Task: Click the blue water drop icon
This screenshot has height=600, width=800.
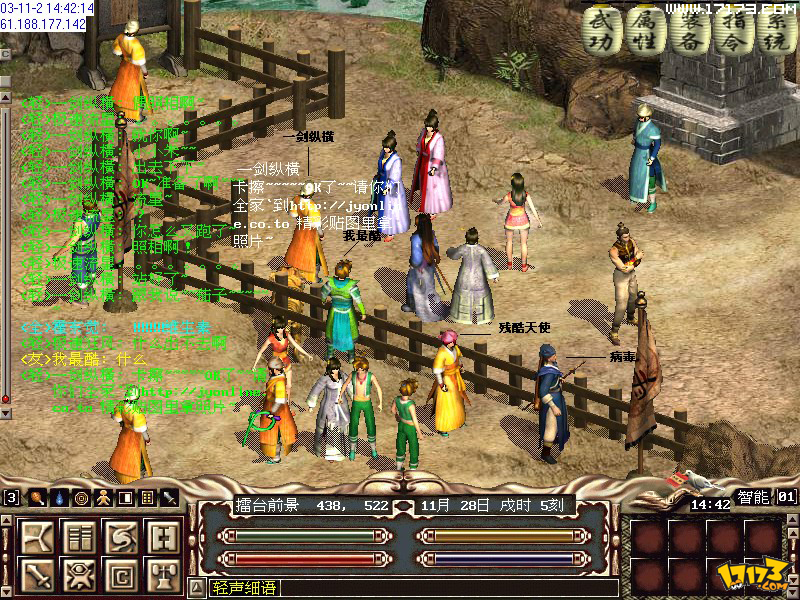Action: (x=59, y=497)
